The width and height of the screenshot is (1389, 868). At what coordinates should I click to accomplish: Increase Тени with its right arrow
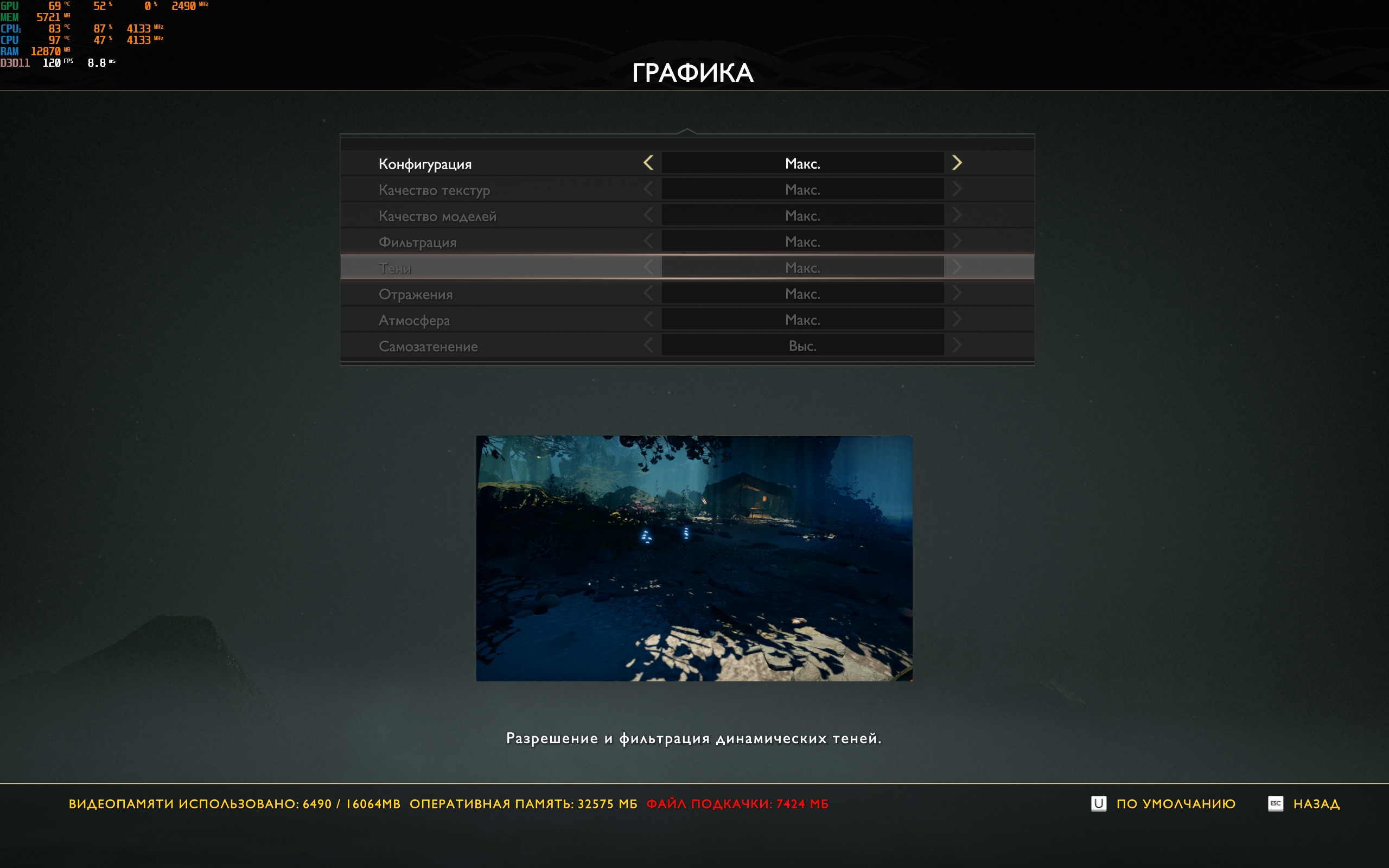tap(956, 267)
